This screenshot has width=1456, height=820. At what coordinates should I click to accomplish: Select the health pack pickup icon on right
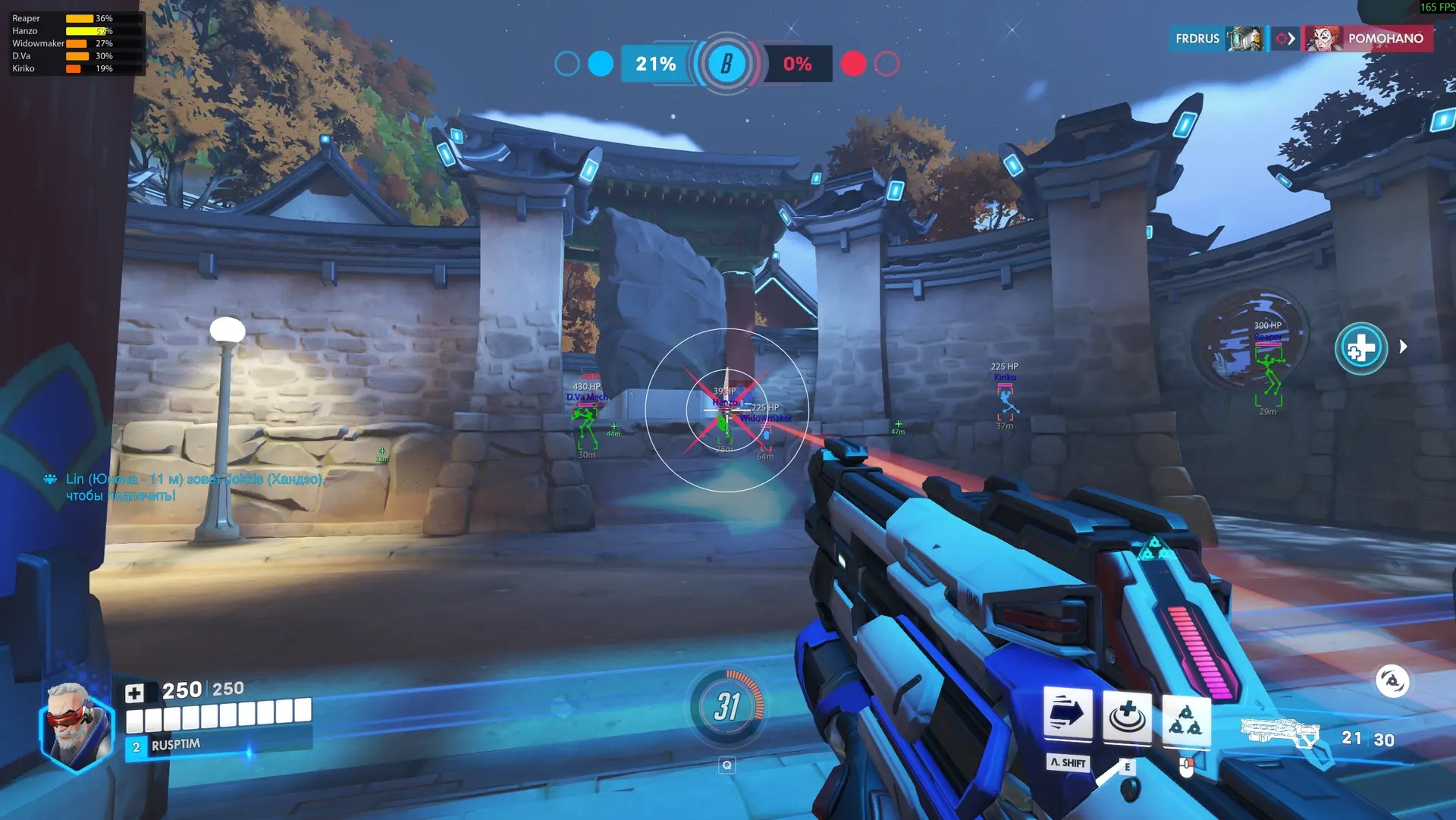tap(1360, 347)
